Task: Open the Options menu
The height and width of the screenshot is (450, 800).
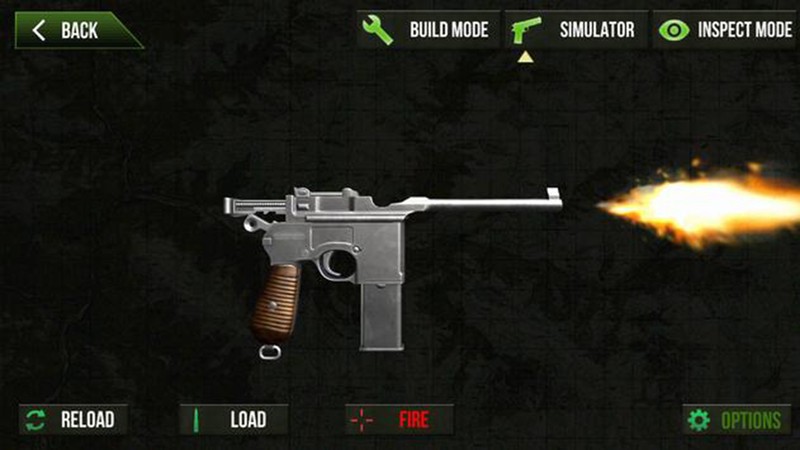Action: [735, 419]
